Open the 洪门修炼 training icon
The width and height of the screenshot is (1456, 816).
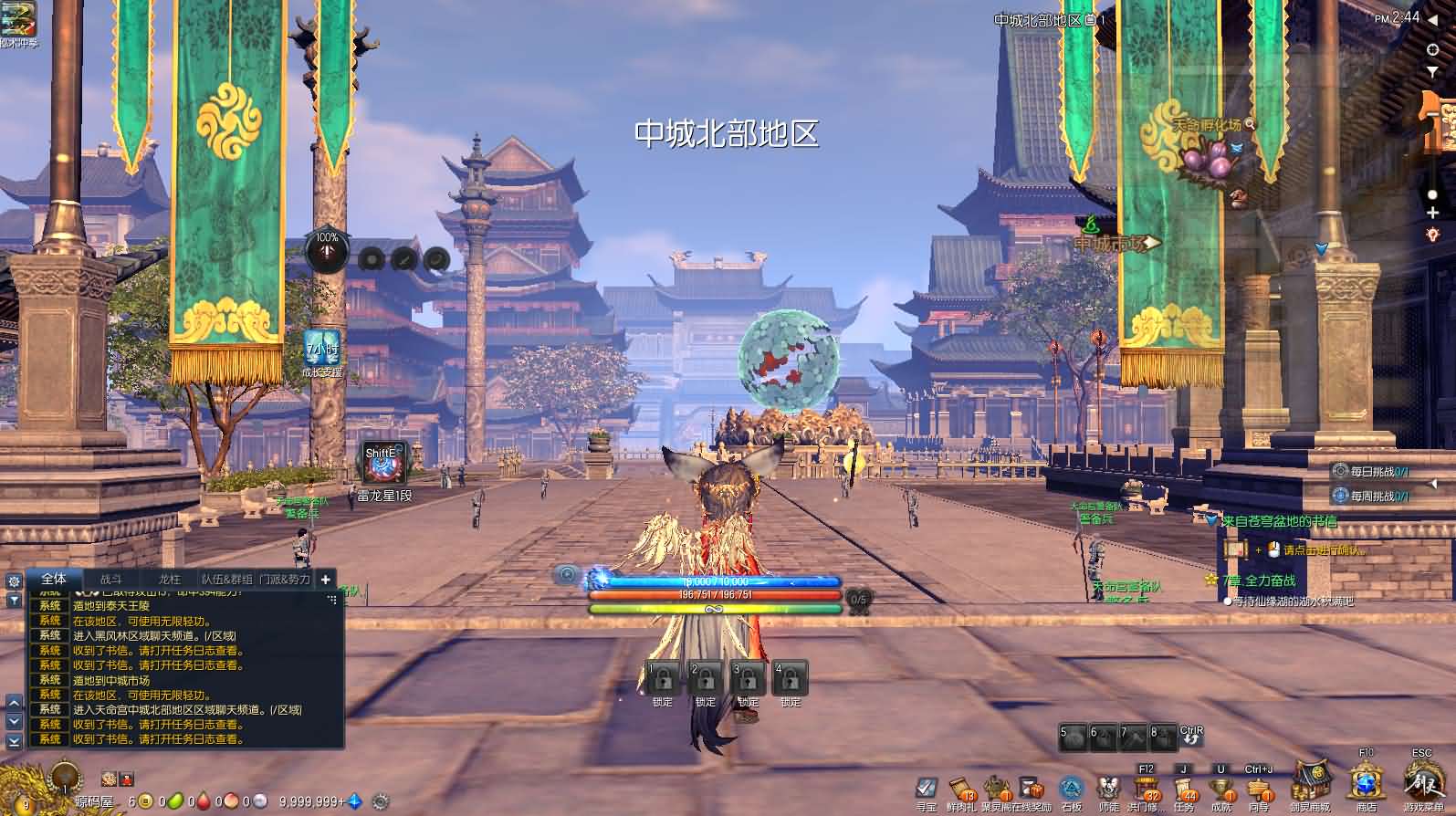click(1145, 789)
